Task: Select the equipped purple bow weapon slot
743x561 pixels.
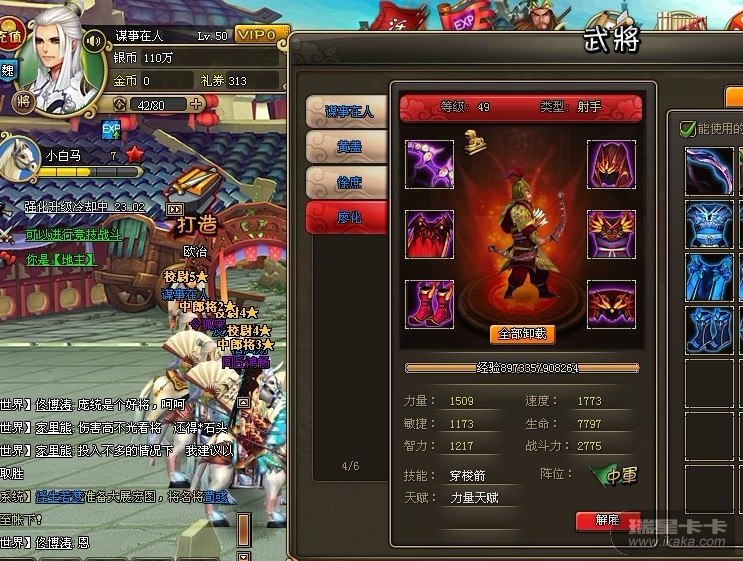Action: (430, 165)
